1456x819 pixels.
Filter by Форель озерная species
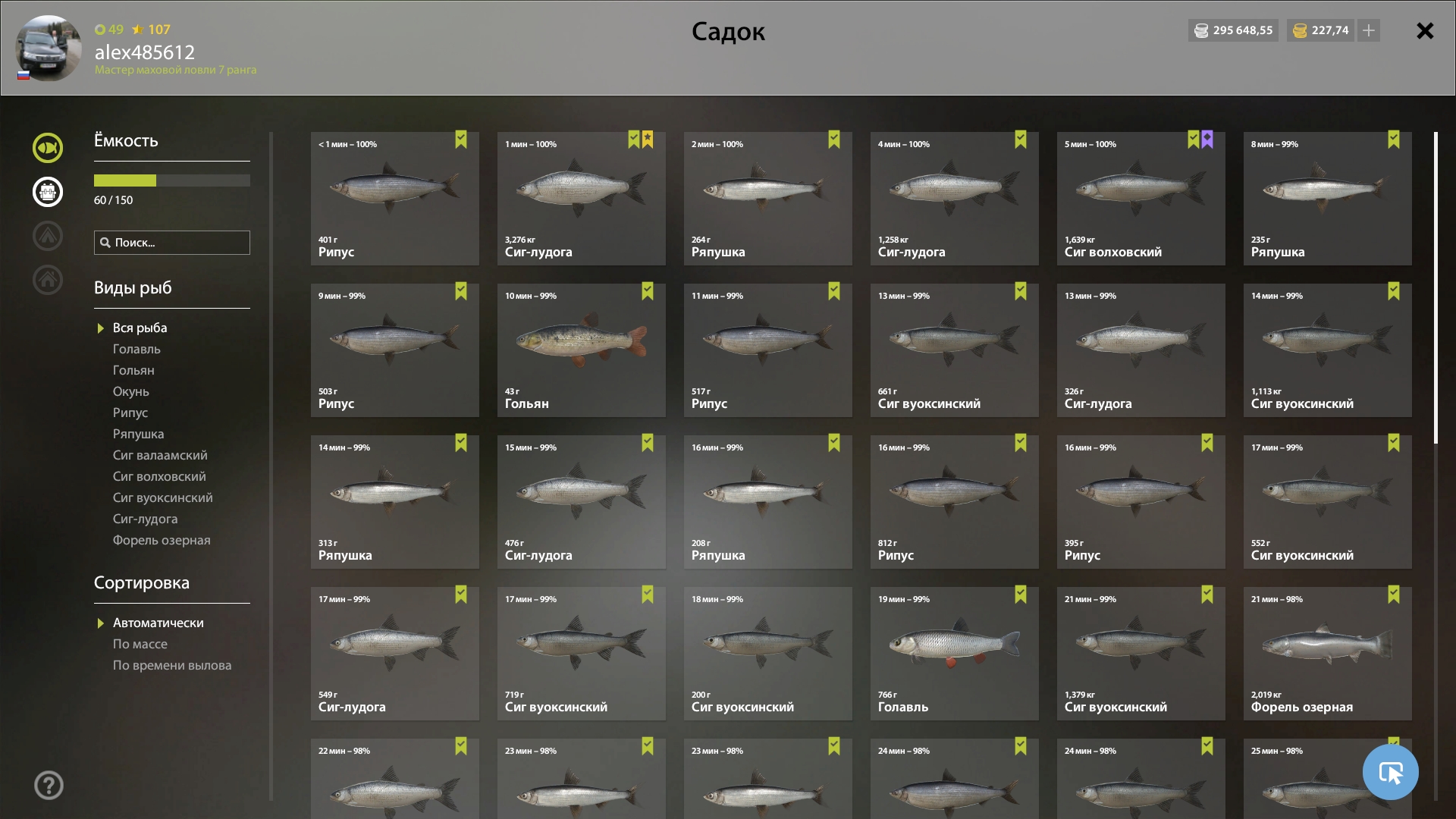coord(162,540)
